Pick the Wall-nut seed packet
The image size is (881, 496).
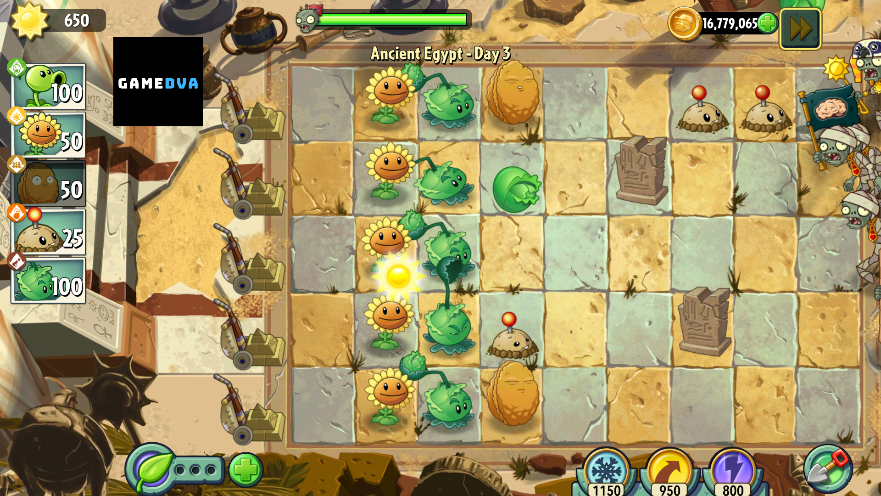[x=48, y=182]
